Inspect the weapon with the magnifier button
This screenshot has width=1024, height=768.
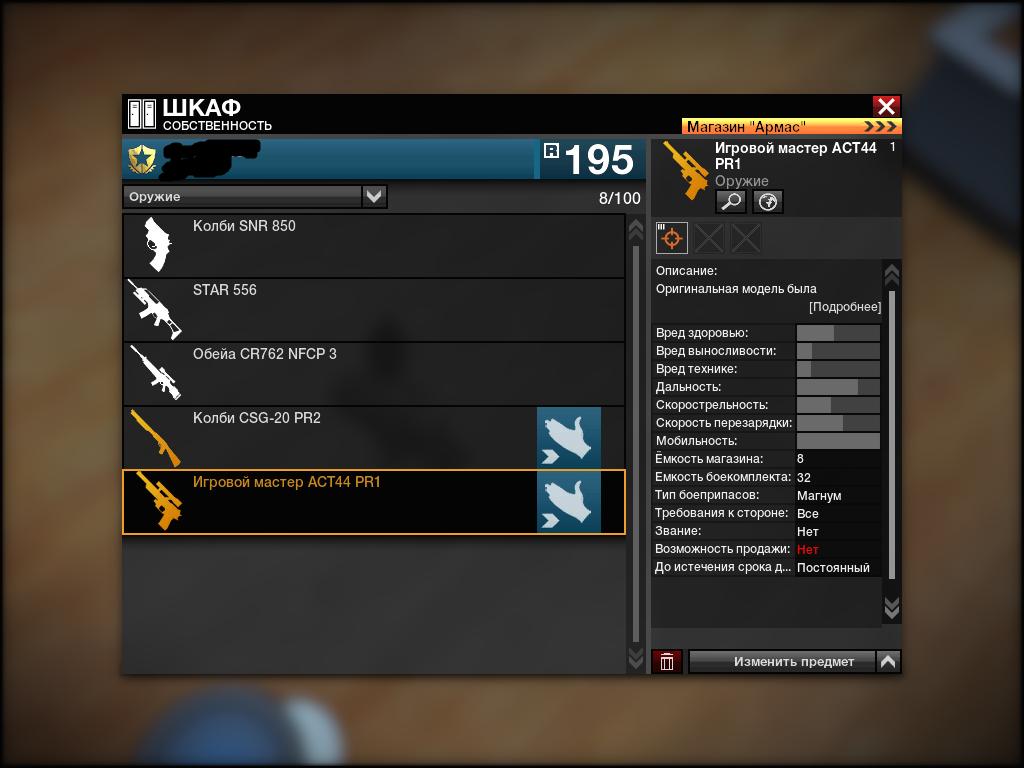pyautogui.click(x=731, y=202)
